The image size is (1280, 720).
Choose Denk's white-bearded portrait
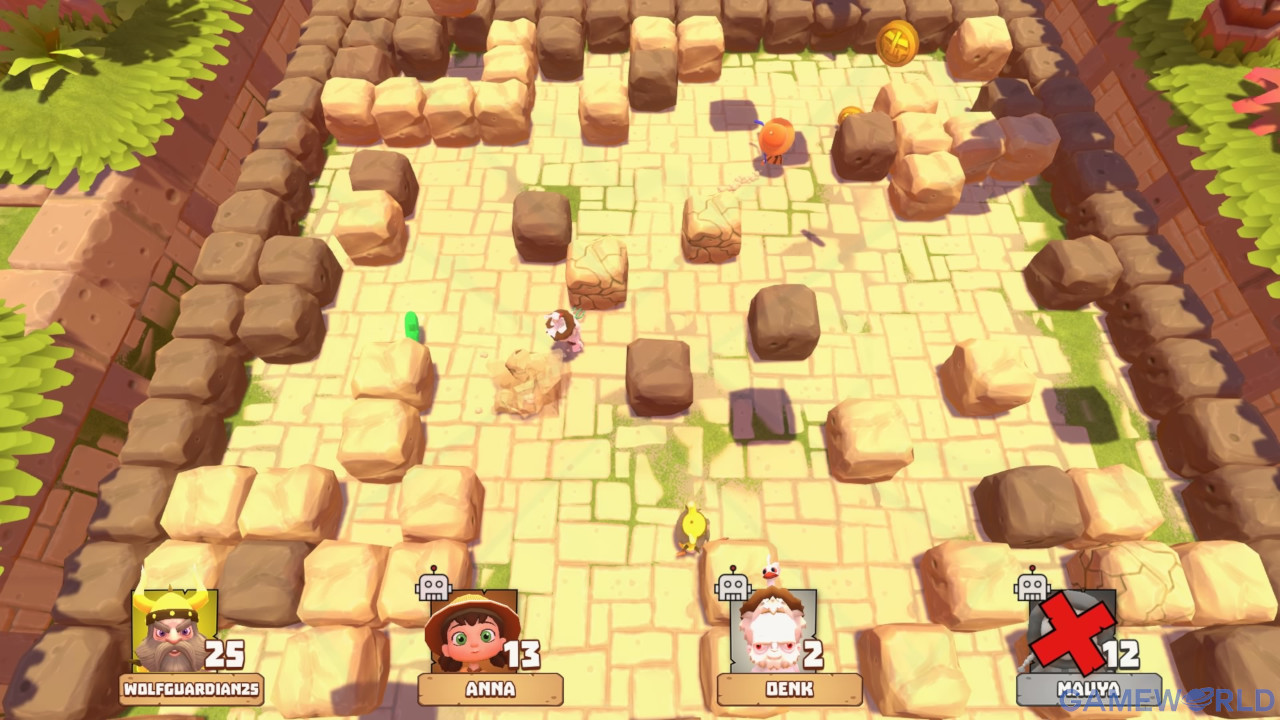pyautogui.click(x=772, y=631)
